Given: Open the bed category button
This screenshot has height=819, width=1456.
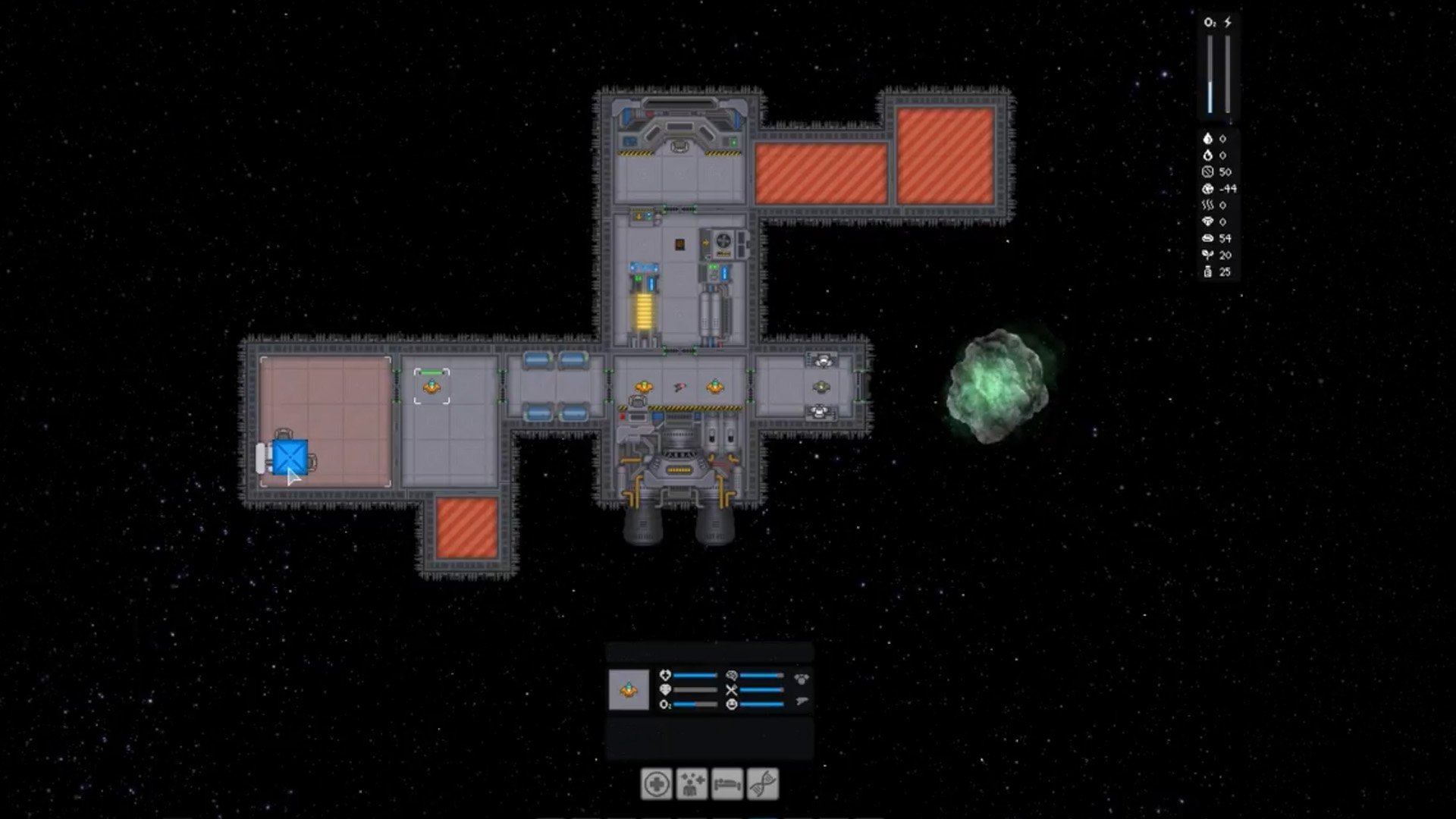Looking at the screenshot, I should pyautogui.click(x=727, y=784).
